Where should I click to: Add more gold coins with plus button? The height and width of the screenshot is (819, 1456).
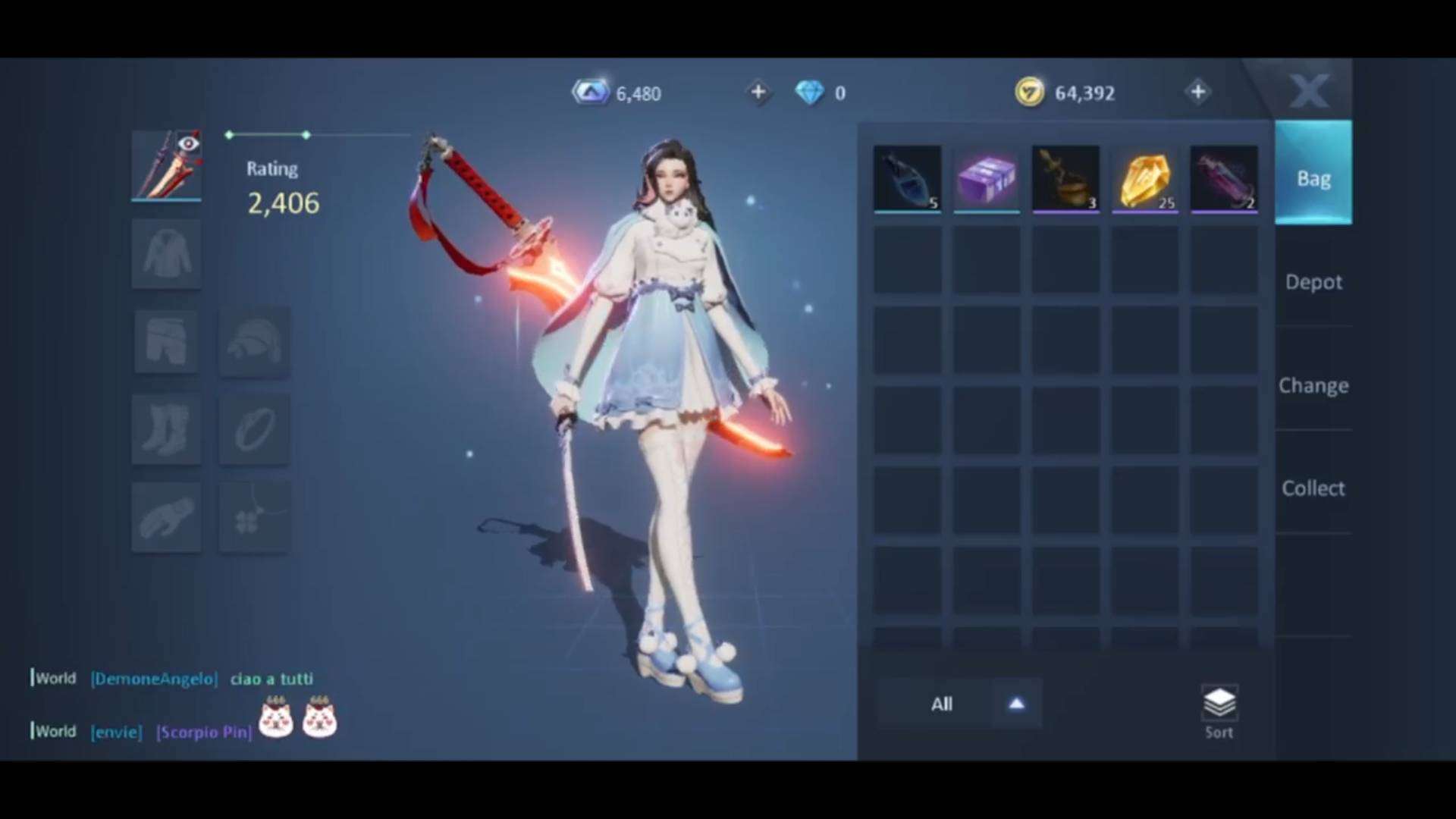(x=1198, y=93)
